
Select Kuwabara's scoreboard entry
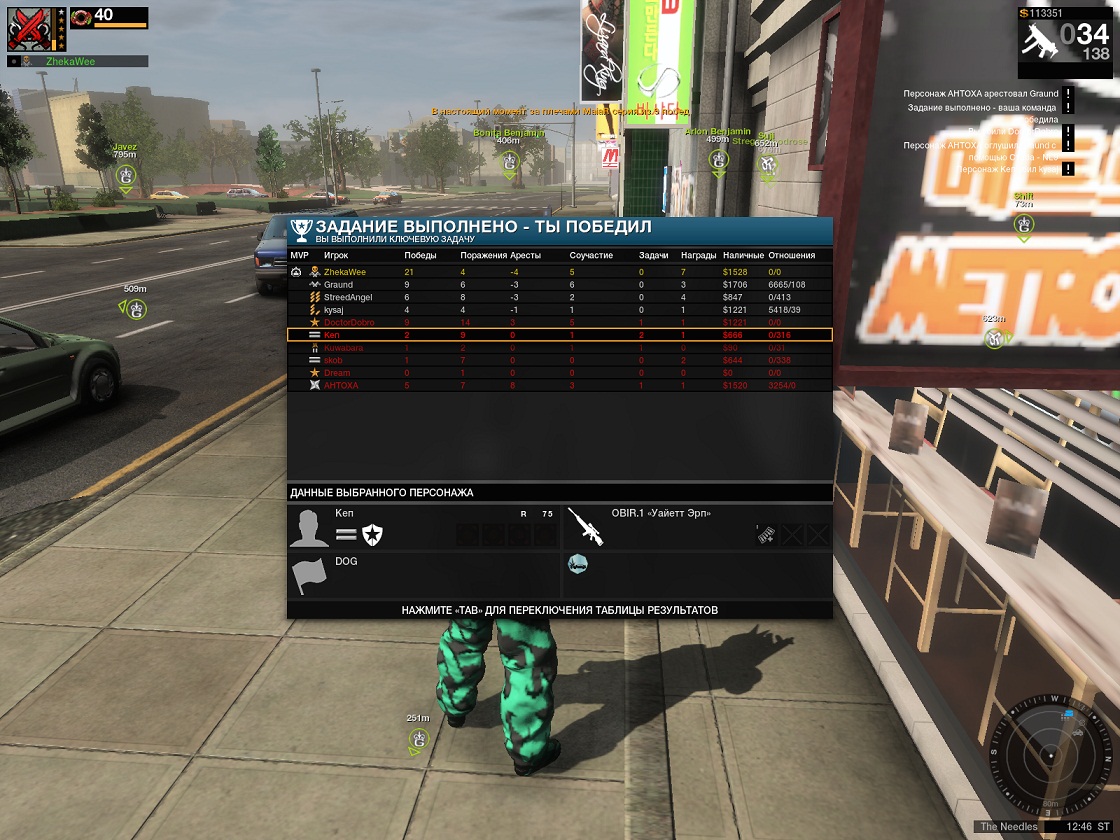click(x=343, y=348)
